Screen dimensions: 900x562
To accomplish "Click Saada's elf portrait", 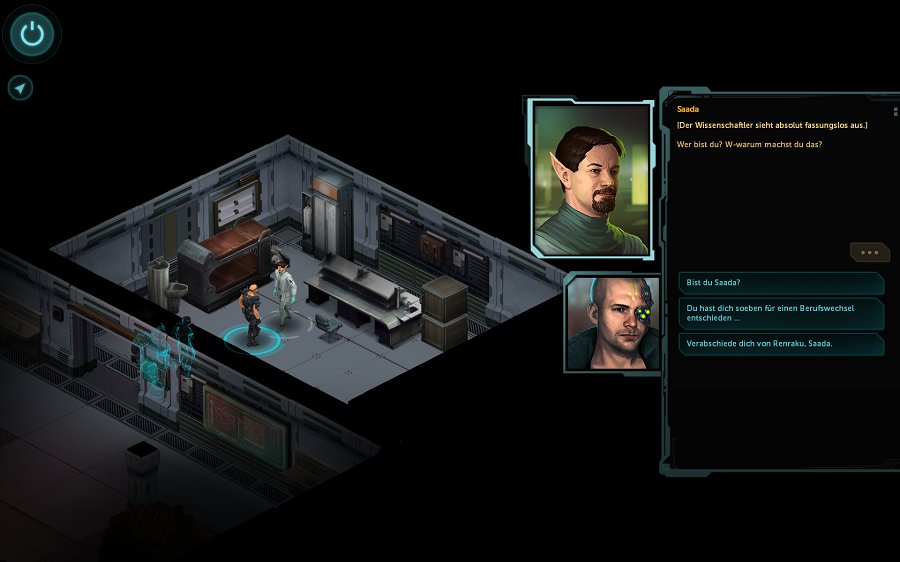I will [592, 178].
